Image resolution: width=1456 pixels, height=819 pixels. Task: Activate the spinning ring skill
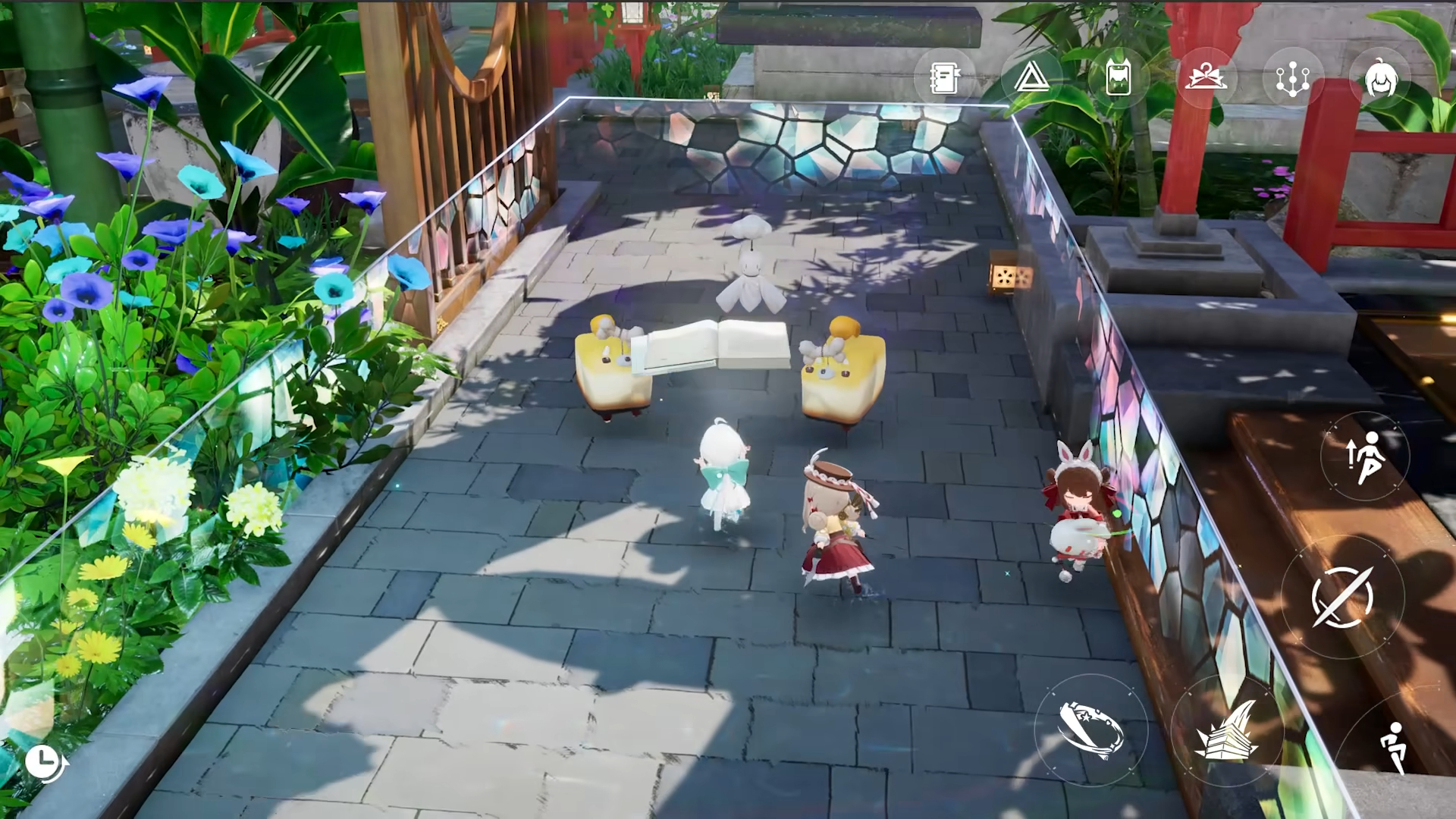(1090, 730)
